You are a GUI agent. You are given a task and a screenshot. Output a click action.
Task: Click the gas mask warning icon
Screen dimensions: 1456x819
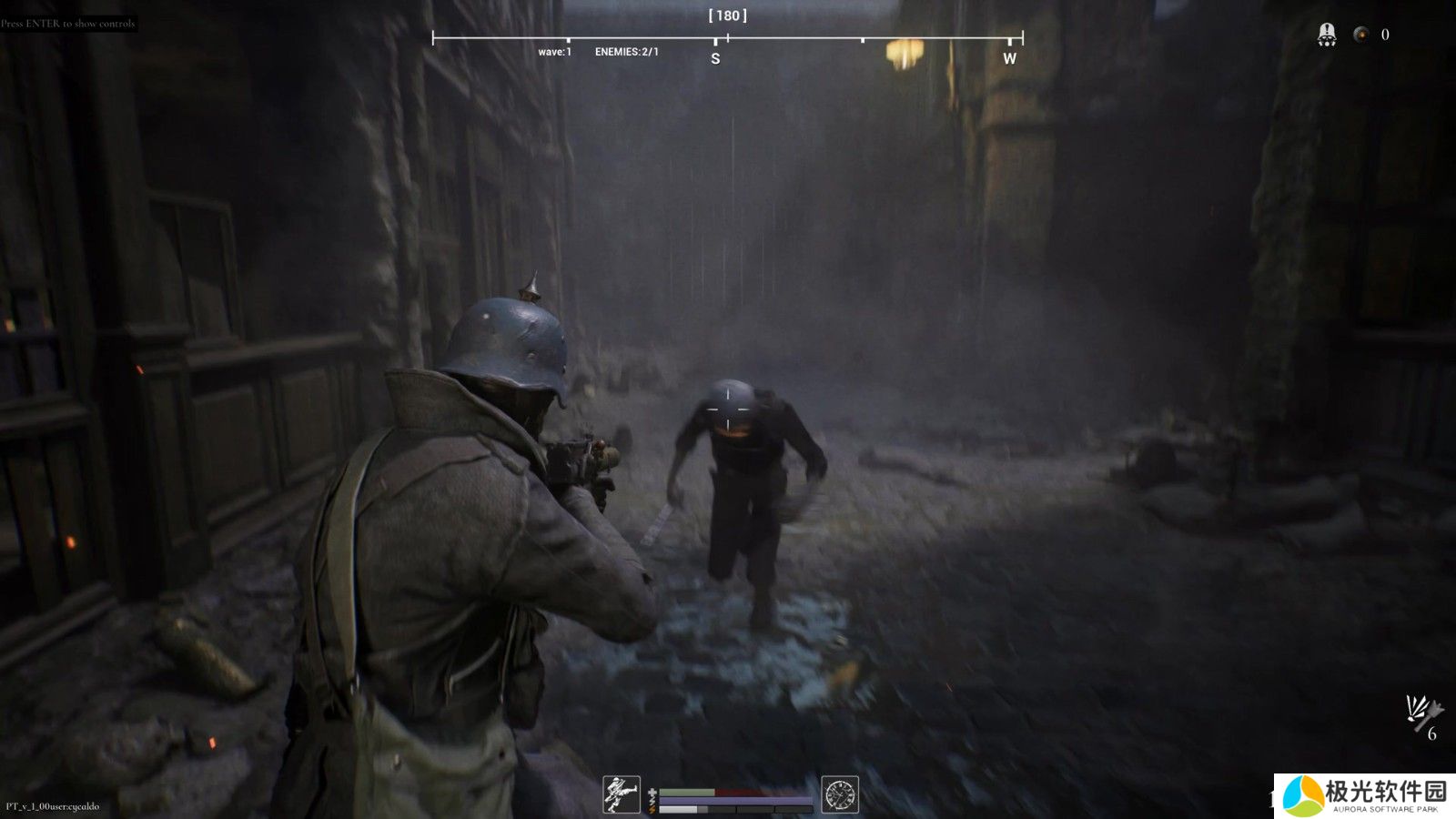1327,35
